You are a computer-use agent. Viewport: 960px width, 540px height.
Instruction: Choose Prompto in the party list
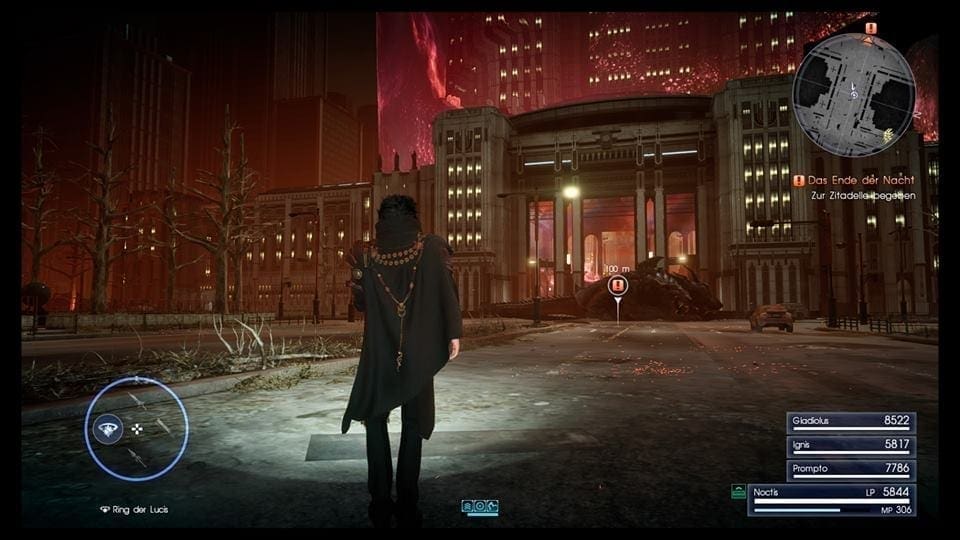[x=851, y=469]
